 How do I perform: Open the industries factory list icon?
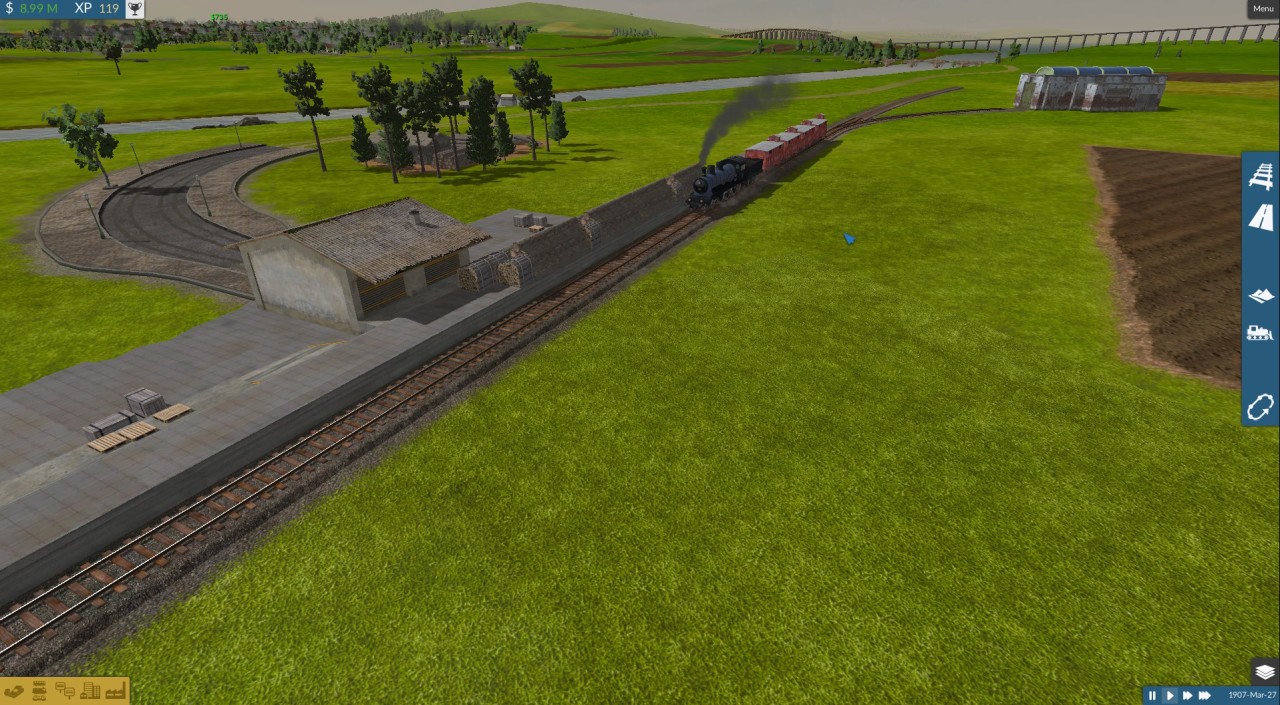(x=114, y=691)
